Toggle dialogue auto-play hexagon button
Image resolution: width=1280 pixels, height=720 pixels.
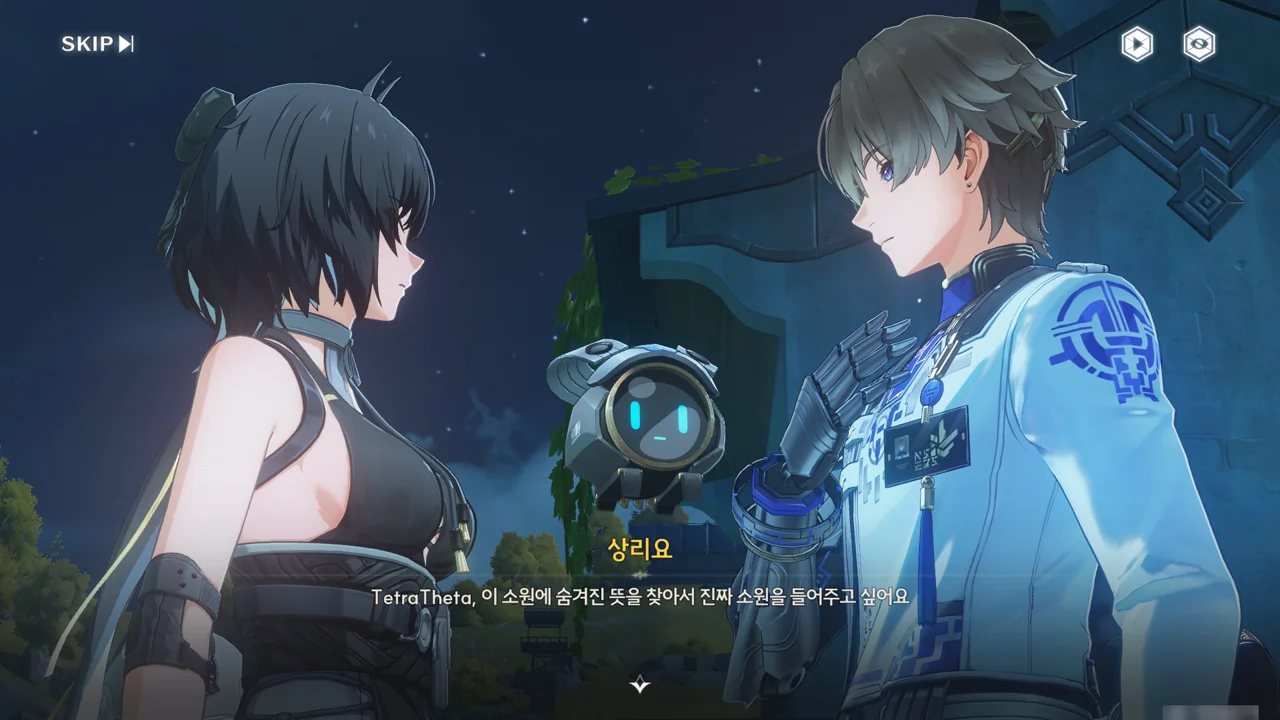click(1137, 44)
